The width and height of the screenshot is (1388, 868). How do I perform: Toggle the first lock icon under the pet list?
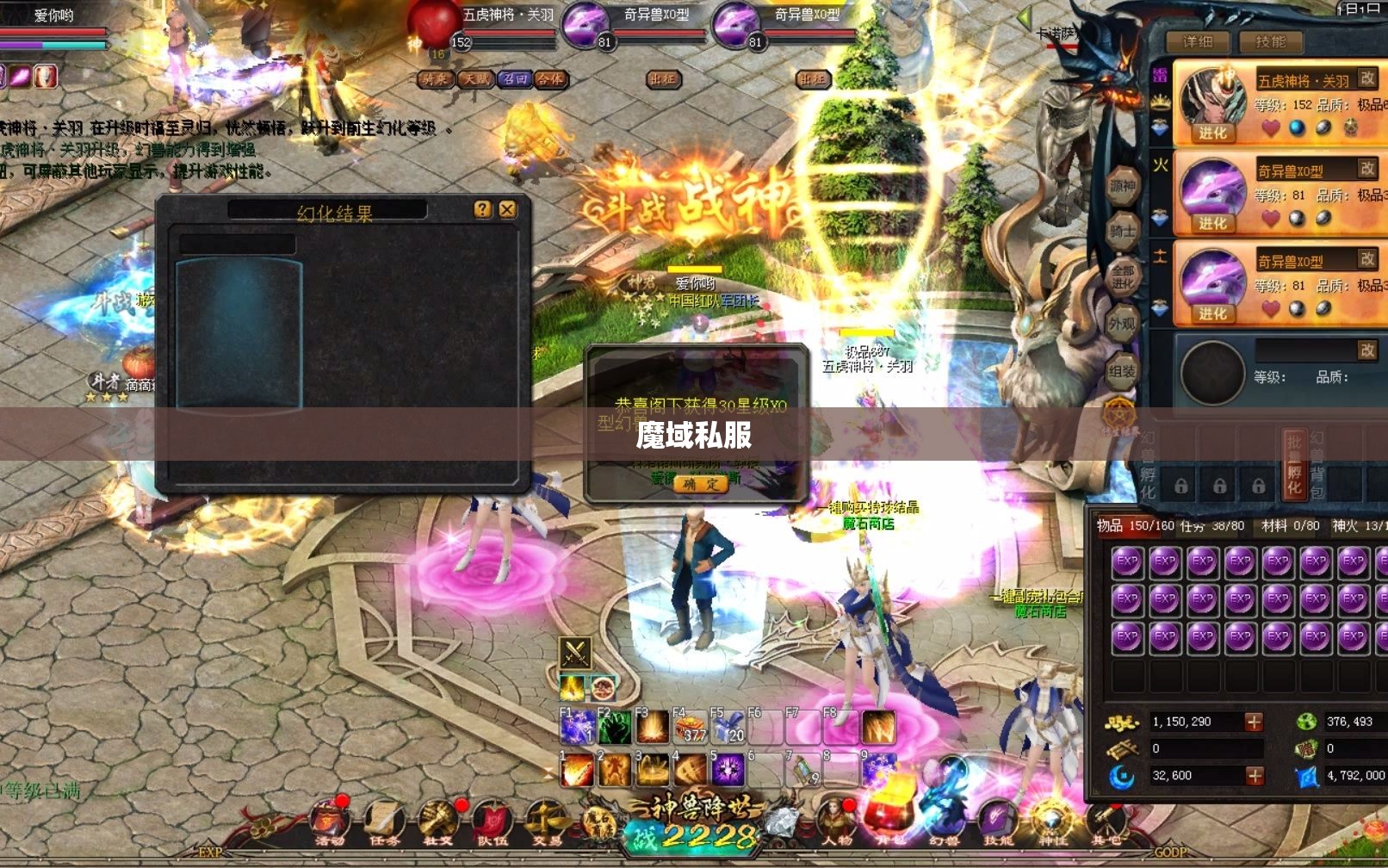[x=1180, y=488]
